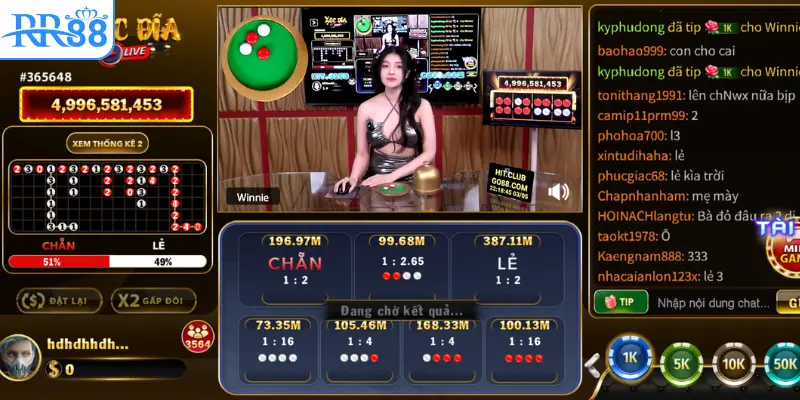Show the player list with 3564 count
Viewport: 800px width, 400px height.
tap(197, 338)
